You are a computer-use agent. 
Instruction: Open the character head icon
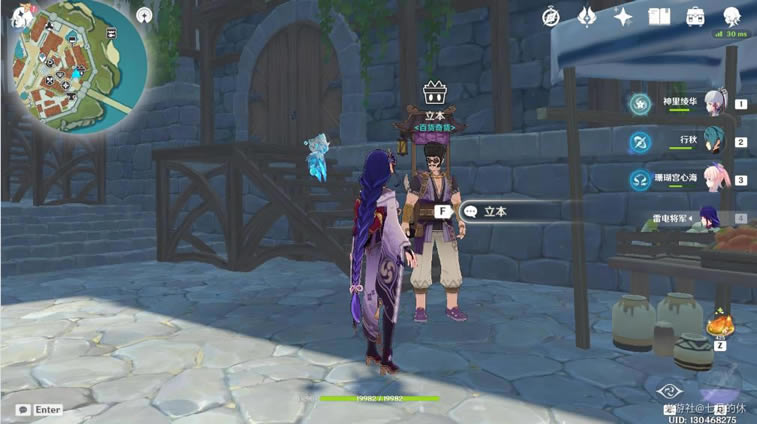point(731,16)
